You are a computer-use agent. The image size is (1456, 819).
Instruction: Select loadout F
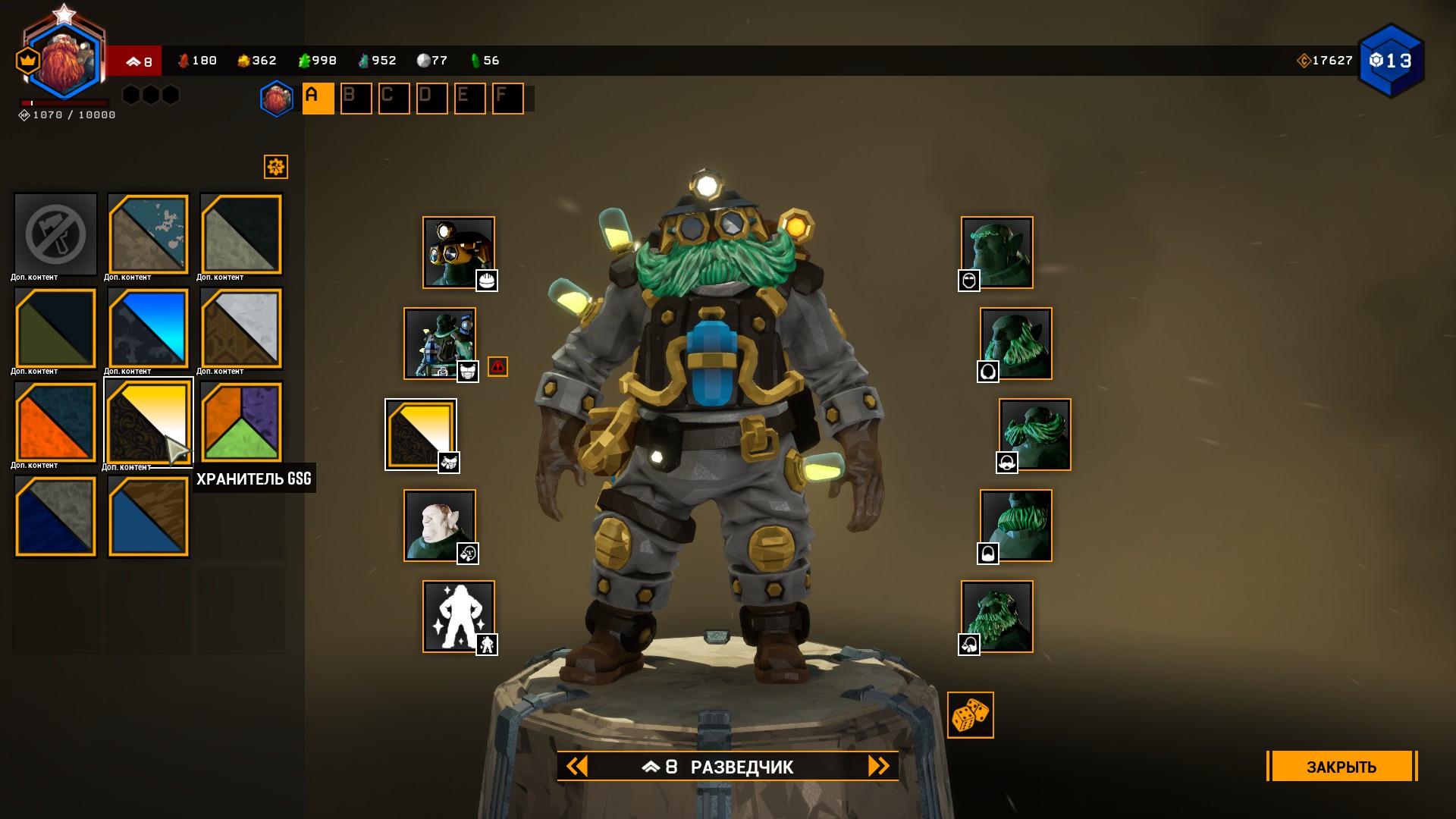click(507, 99)
